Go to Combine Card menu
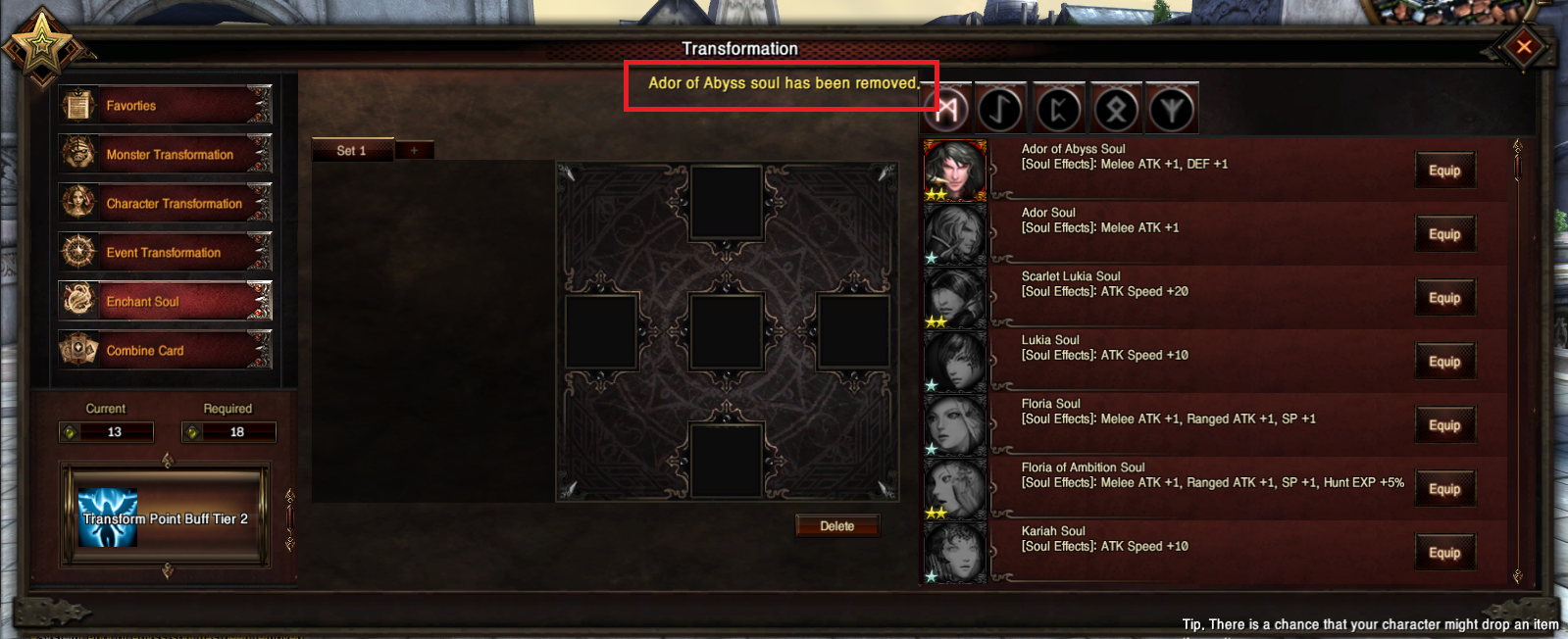 coord(165,350)
